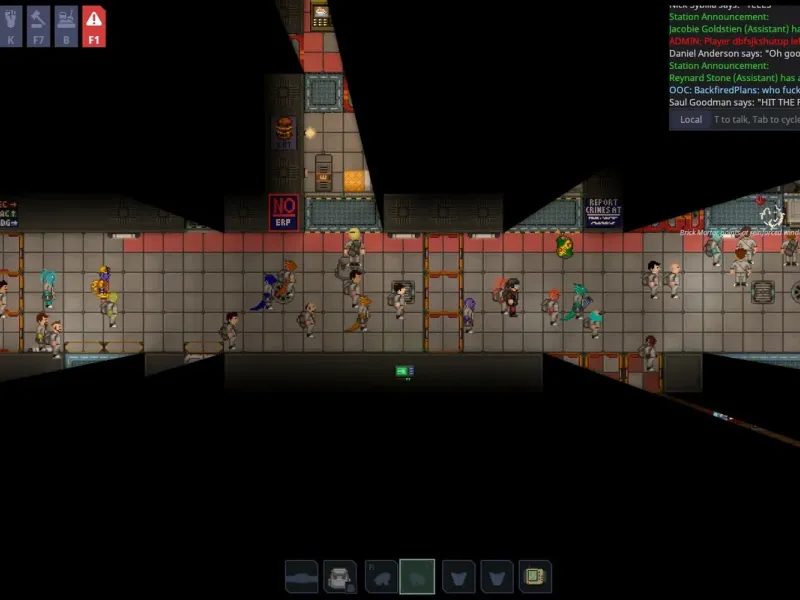This screenshot has height=600, width=800.
Task: Select the backpack inventory slot
Action: 340,577
